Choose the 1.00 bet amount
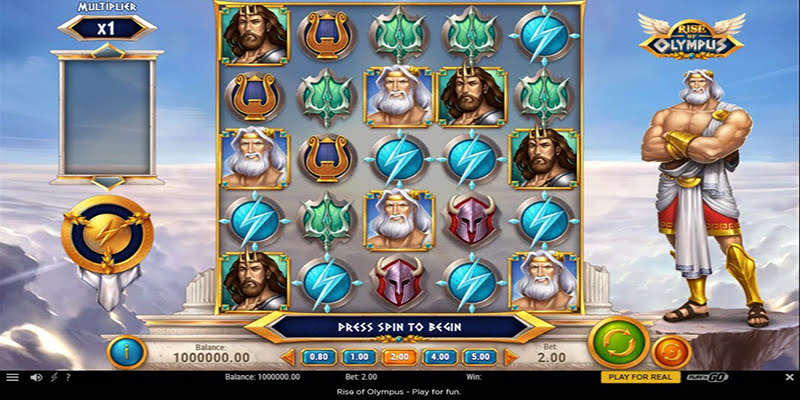The height and width of the screenshot is (400, 800). [x=358, y=356]
